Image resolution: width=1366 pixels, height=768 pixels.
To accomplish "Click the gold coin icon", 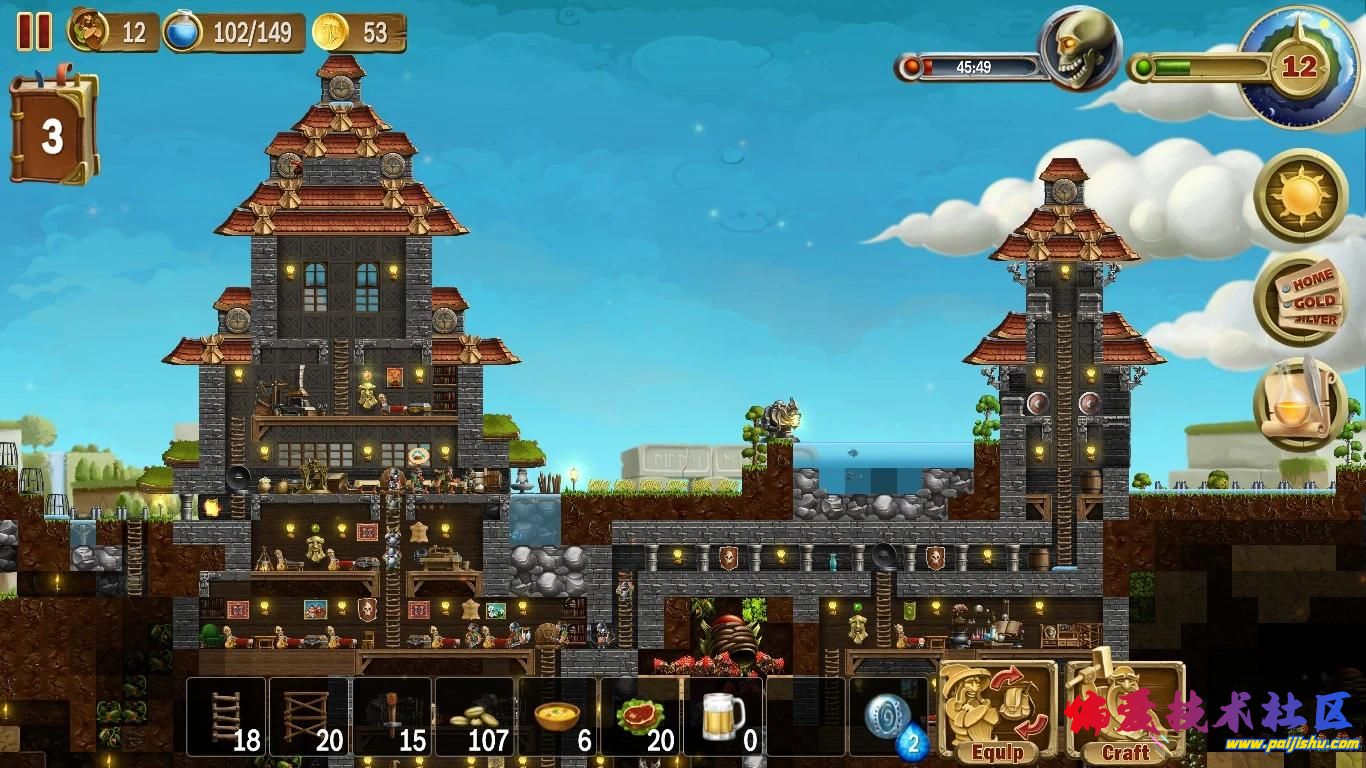I will pyautogui.click(x=331, y=32).
